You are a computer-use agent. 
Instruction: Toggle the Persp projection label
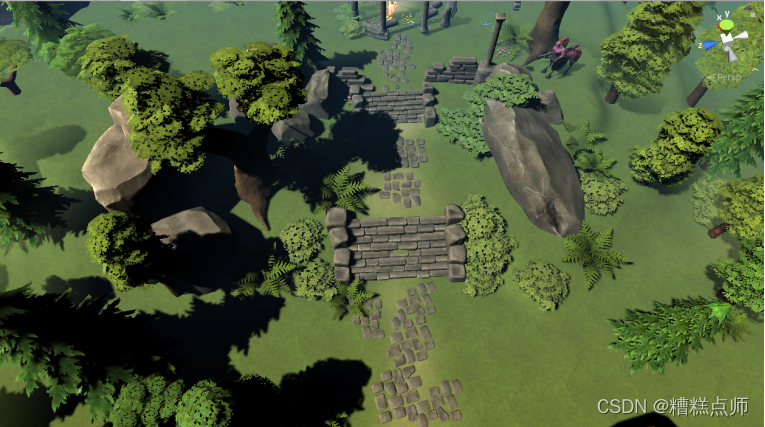pyautogui.click(x=728, y=77)
